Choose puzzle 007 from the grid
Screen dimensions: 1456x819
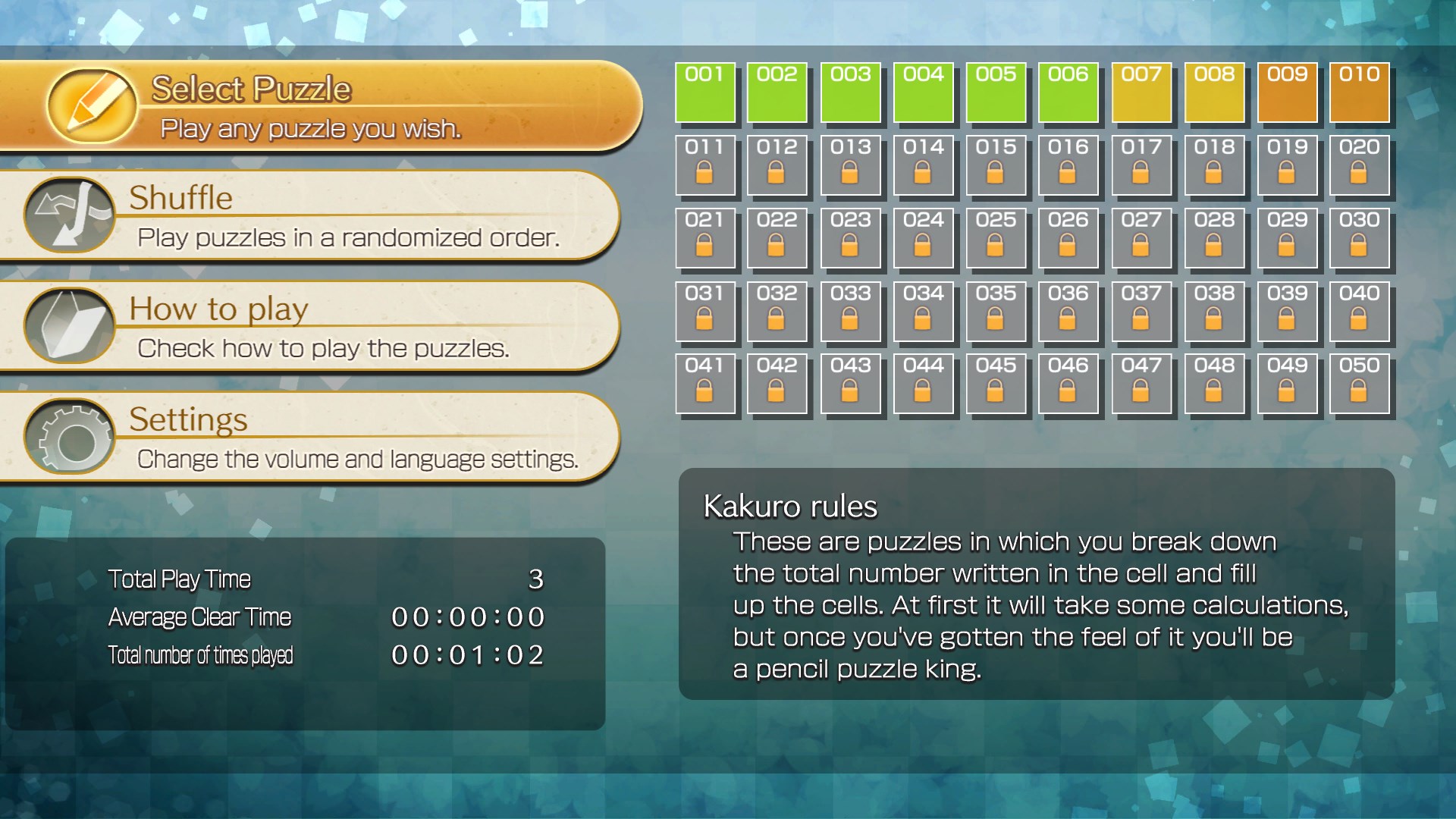[1142, 93]
